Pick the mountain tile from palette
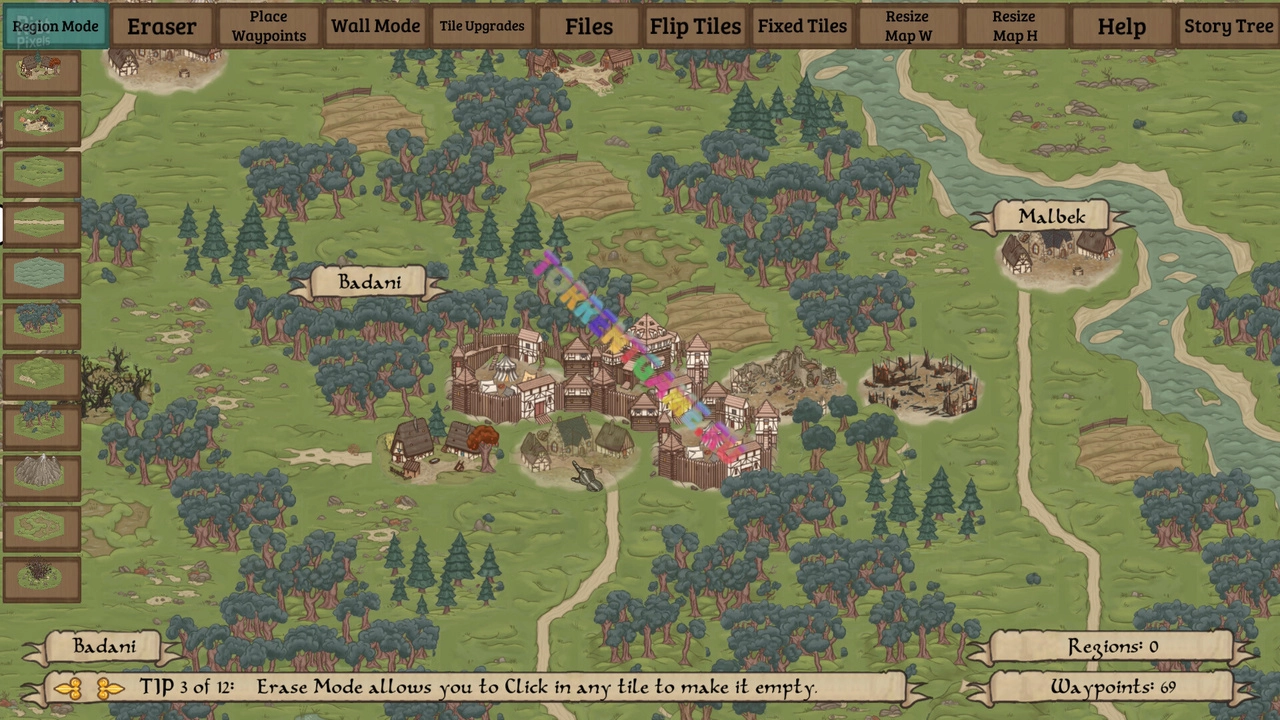 (40, 474)
